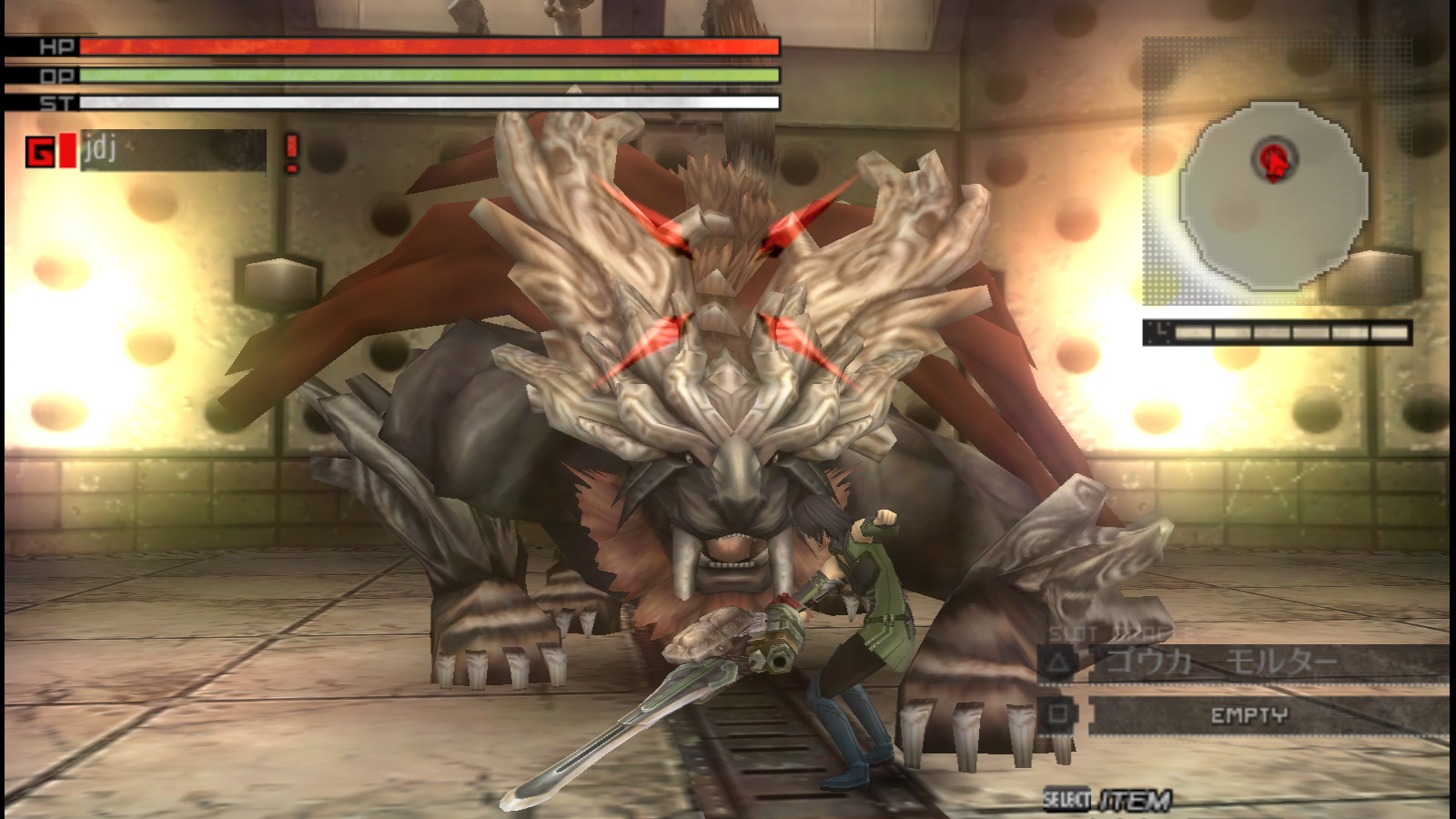Click the red player marker on minimap
1456x819 pixels.
click(1274, 160)
